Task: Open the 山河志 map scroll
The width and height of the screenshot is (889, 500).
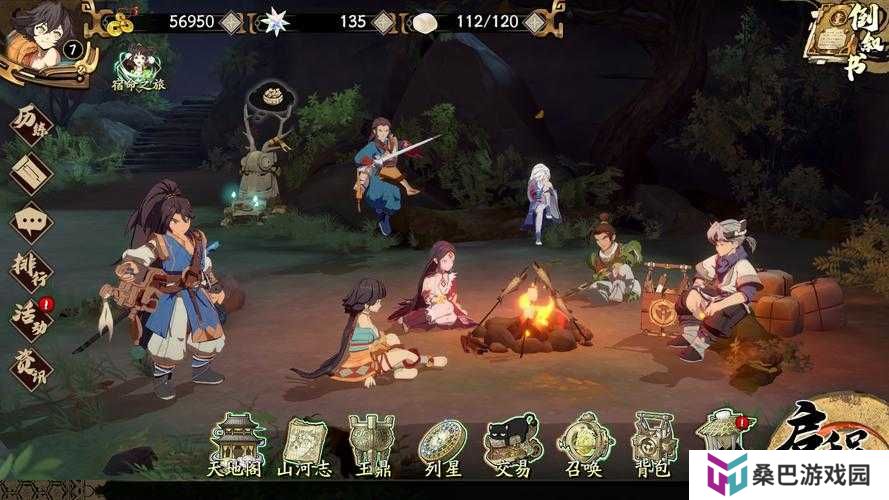Action: click(x=305, y=443)
